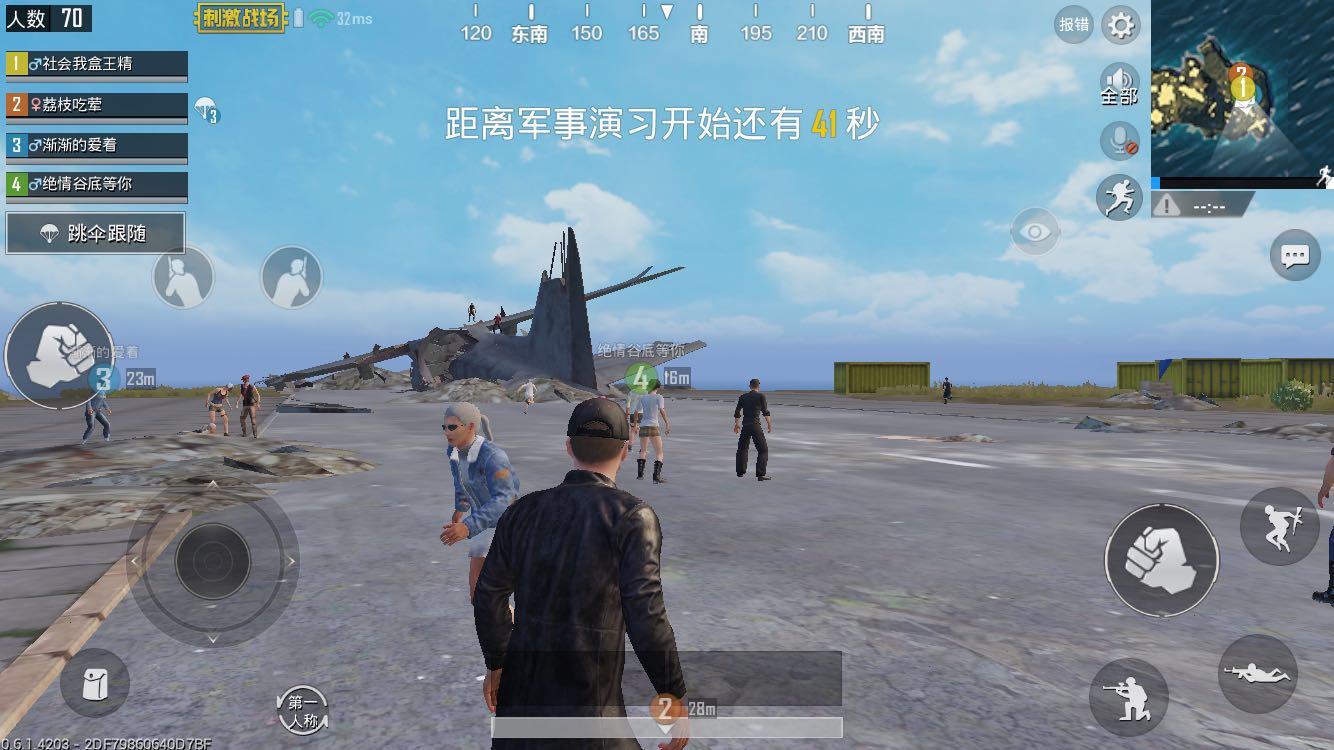Tap the 南 marker on the compass
Viewport: 1334px width, 750px height.
[698, 33]
